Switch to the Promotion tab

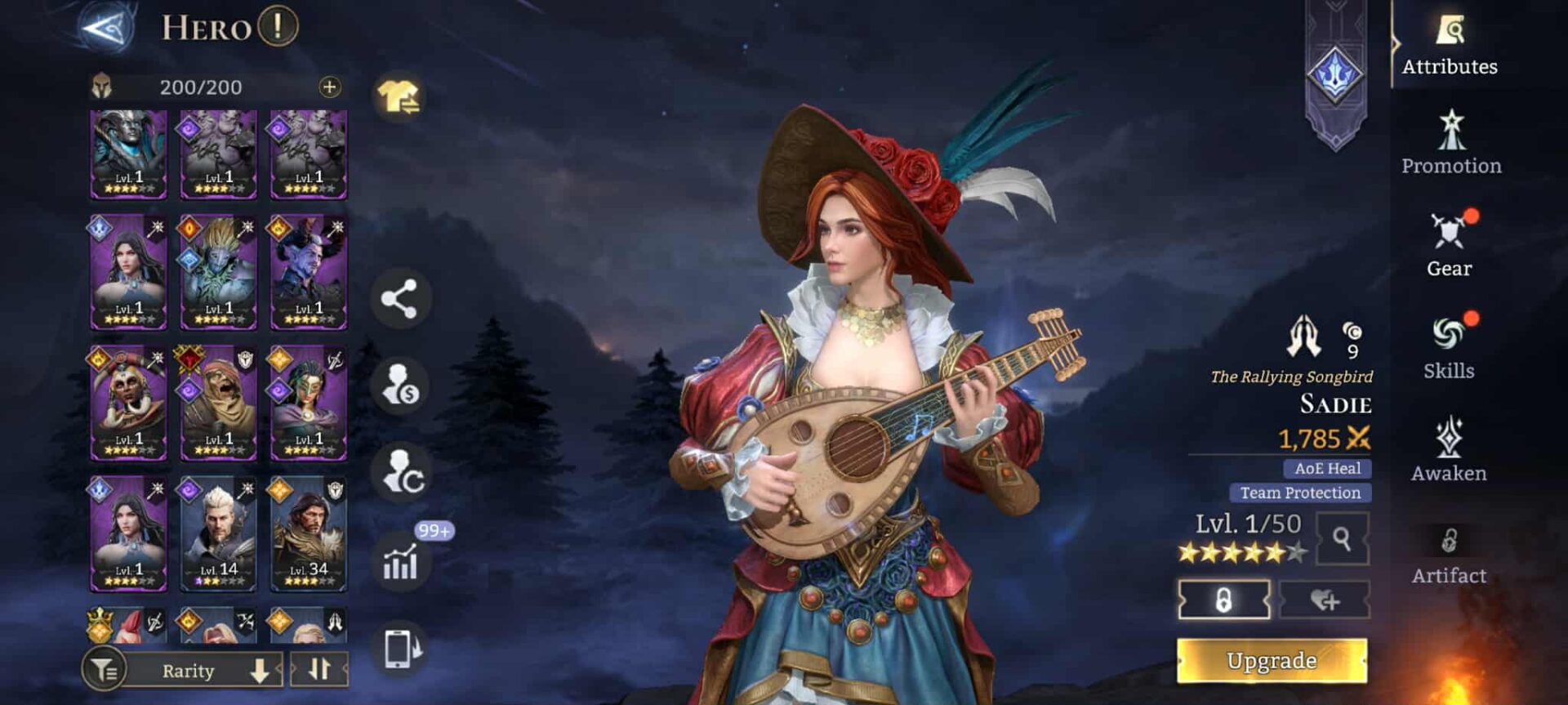pos(1451,144)
